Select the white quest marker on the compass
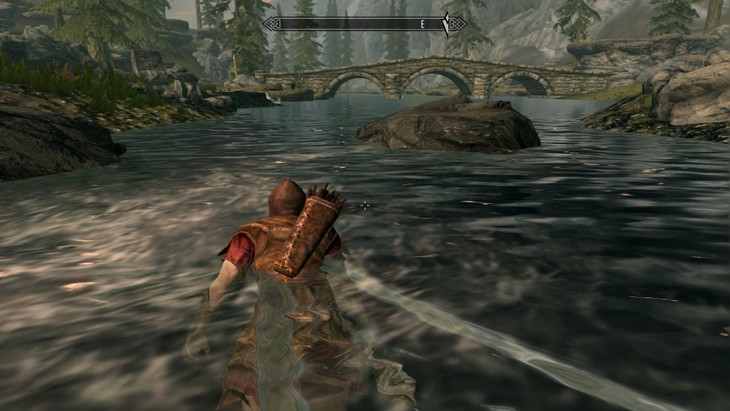730x411 pixels. 446,22
